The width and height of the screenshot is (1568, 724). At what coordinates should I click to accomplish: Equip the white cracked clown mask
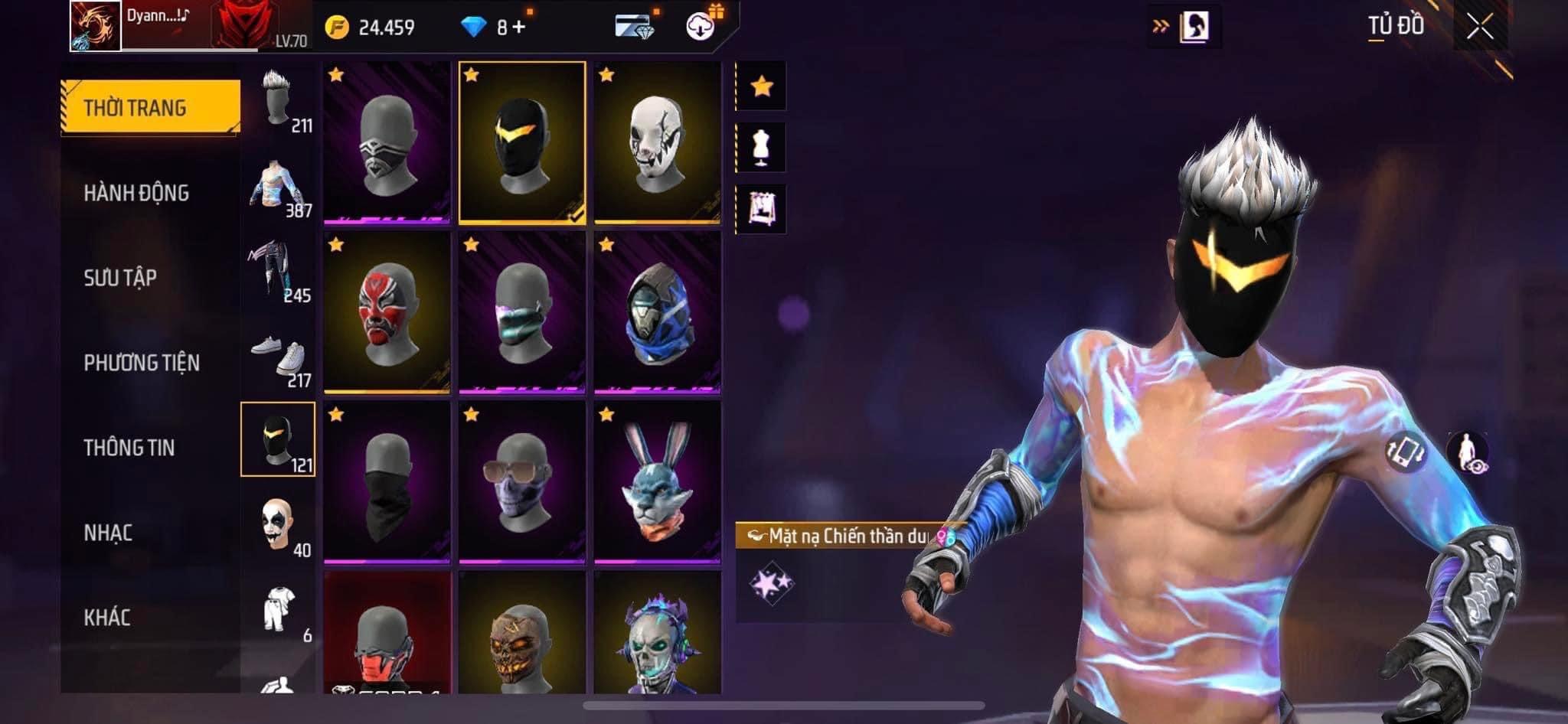click(657, 143)
